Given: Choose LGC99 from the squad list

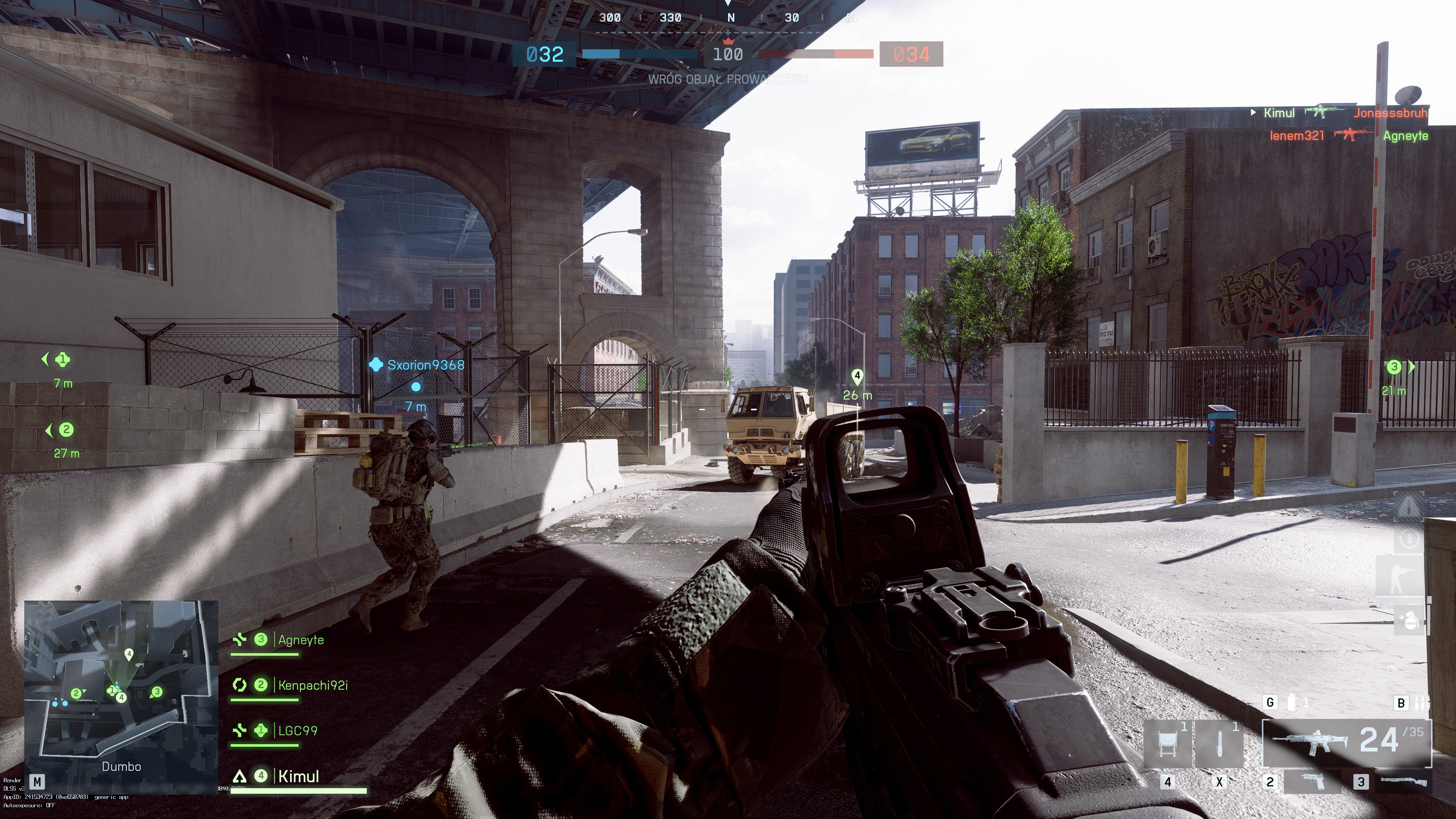Looking at the screenshot, I should pos(297,730).
